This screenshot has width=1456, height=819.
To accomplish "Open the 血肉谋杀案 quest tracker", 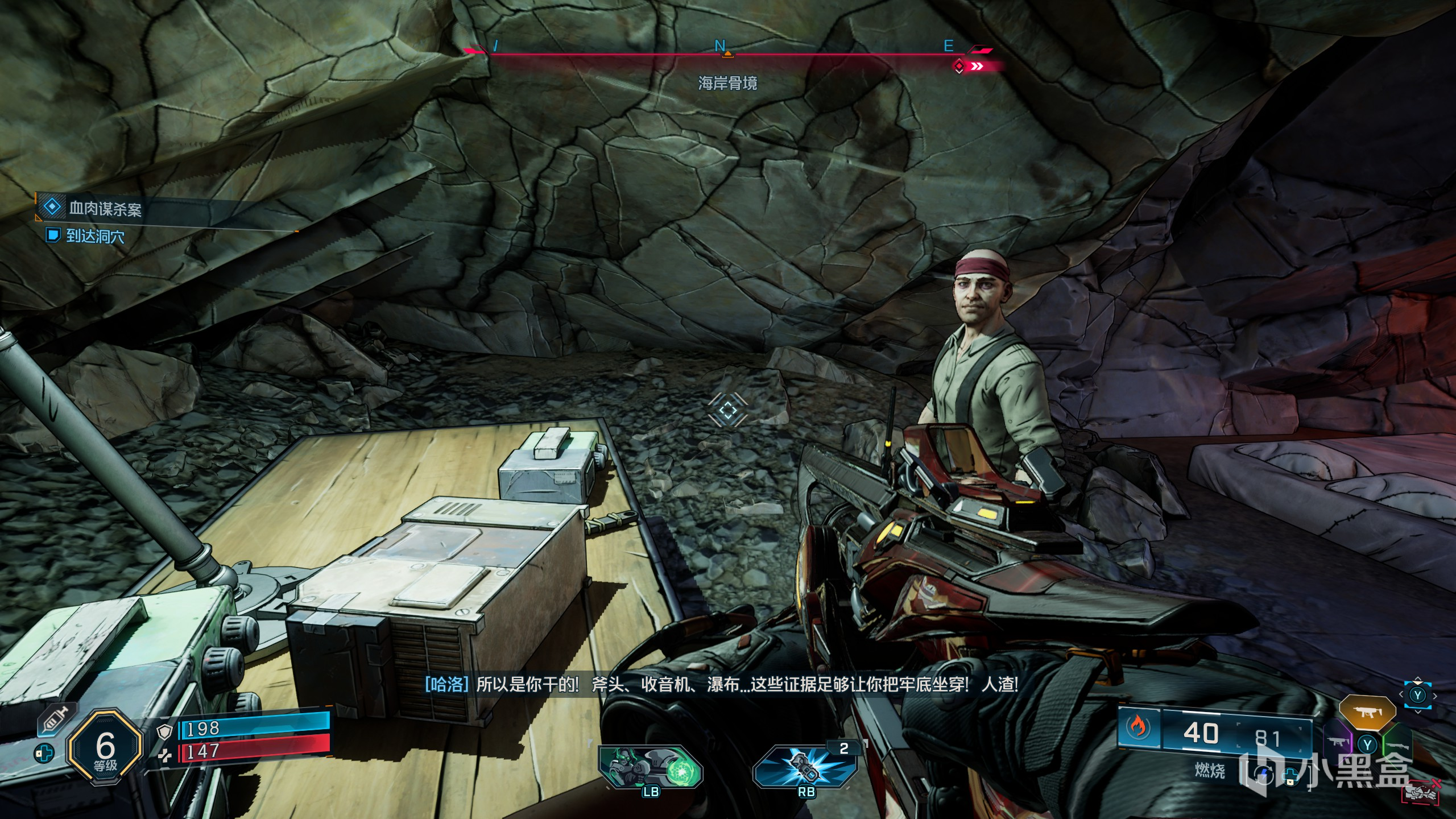I will (105, 209).
